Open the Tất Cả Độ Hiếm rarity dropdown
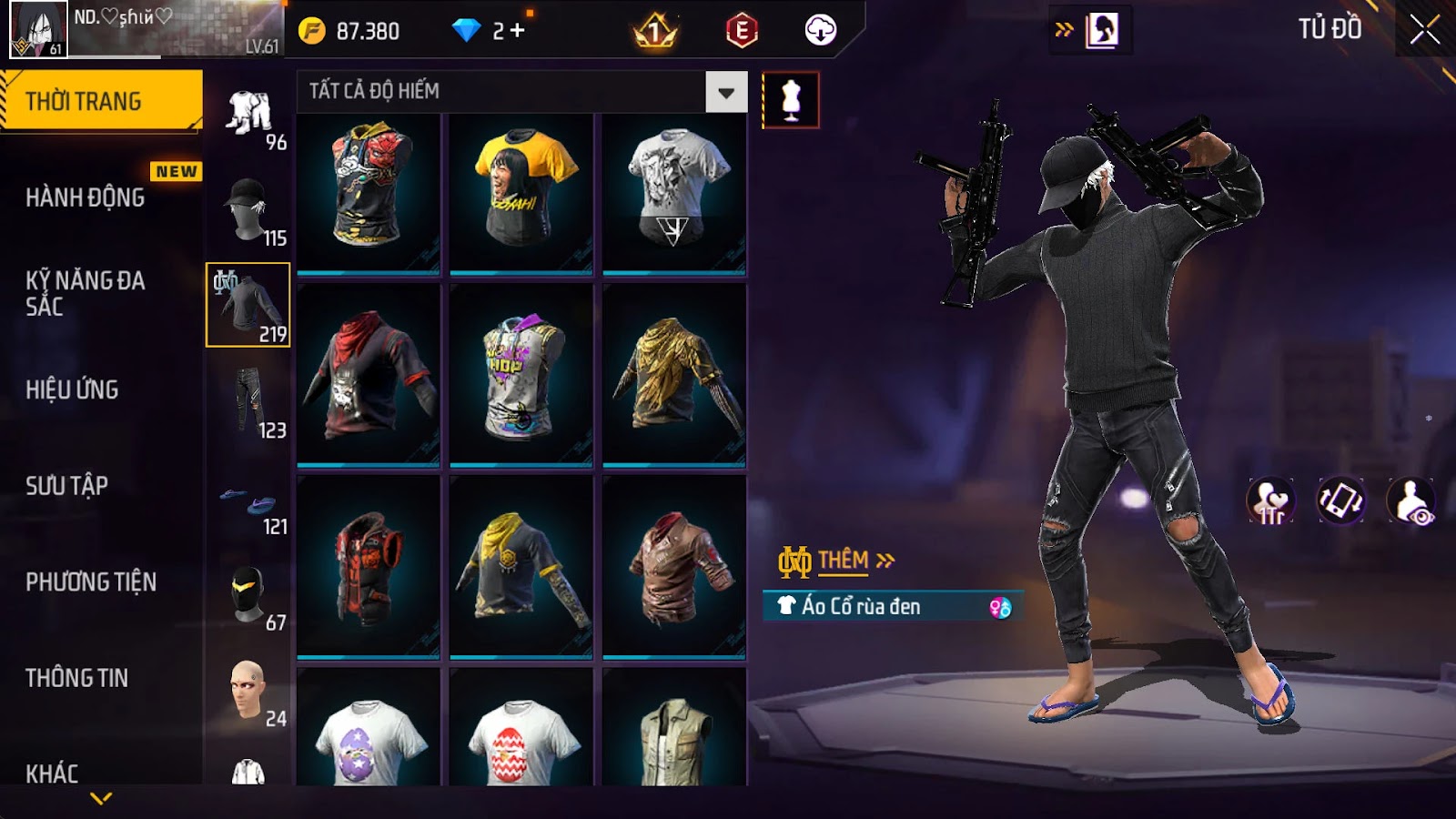The width and height of the screenshot is (1456, 819). pos(725,92)
